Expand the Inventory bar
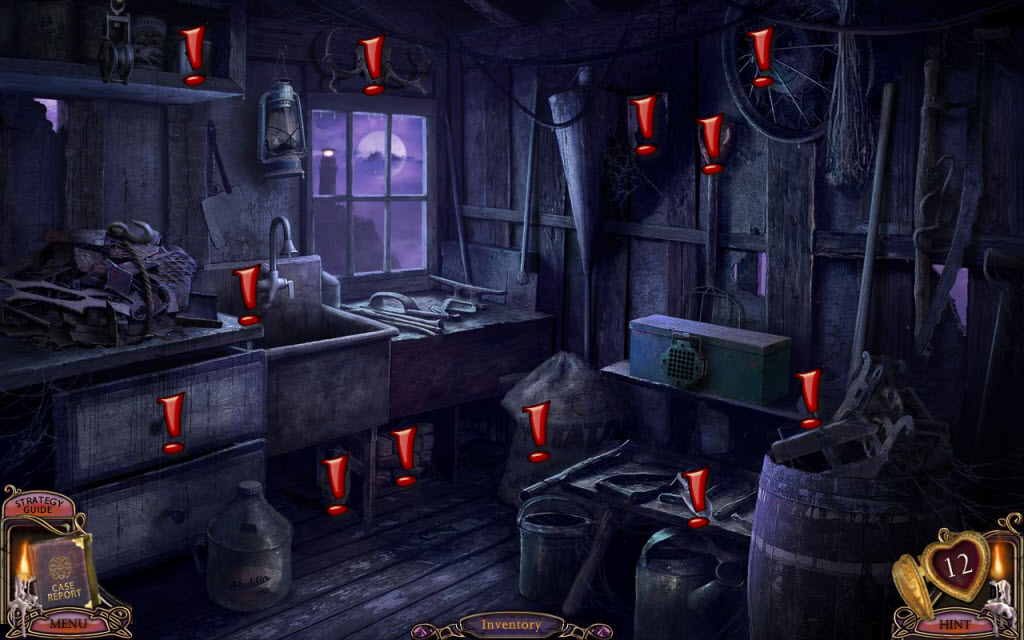This screenshot has height=640, width=1024. [511, 625]
